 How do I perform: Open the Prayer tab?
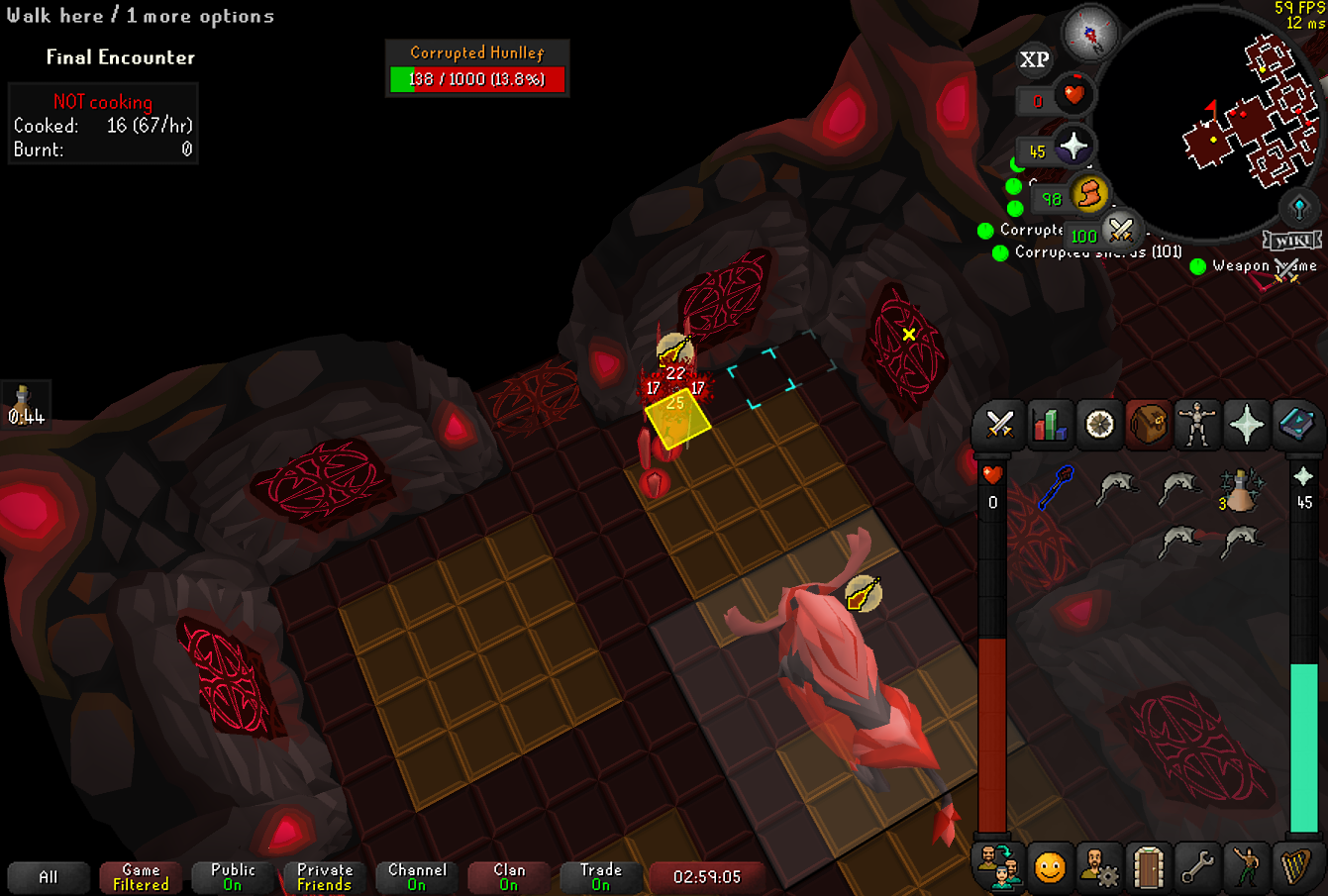(x=1247, y=425)
